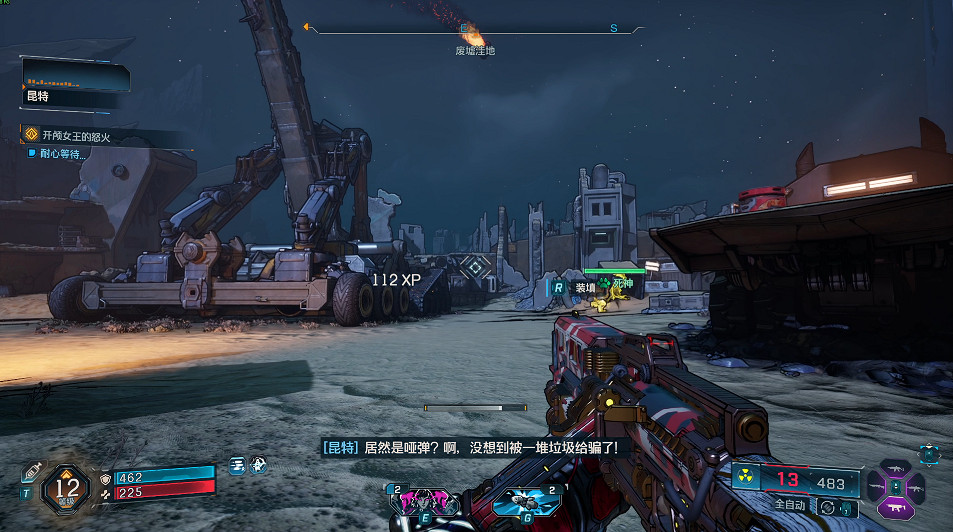Switch to the right weapon wheel slot
The width and height of the screenshot is (953, 532).
coord(917,487)
